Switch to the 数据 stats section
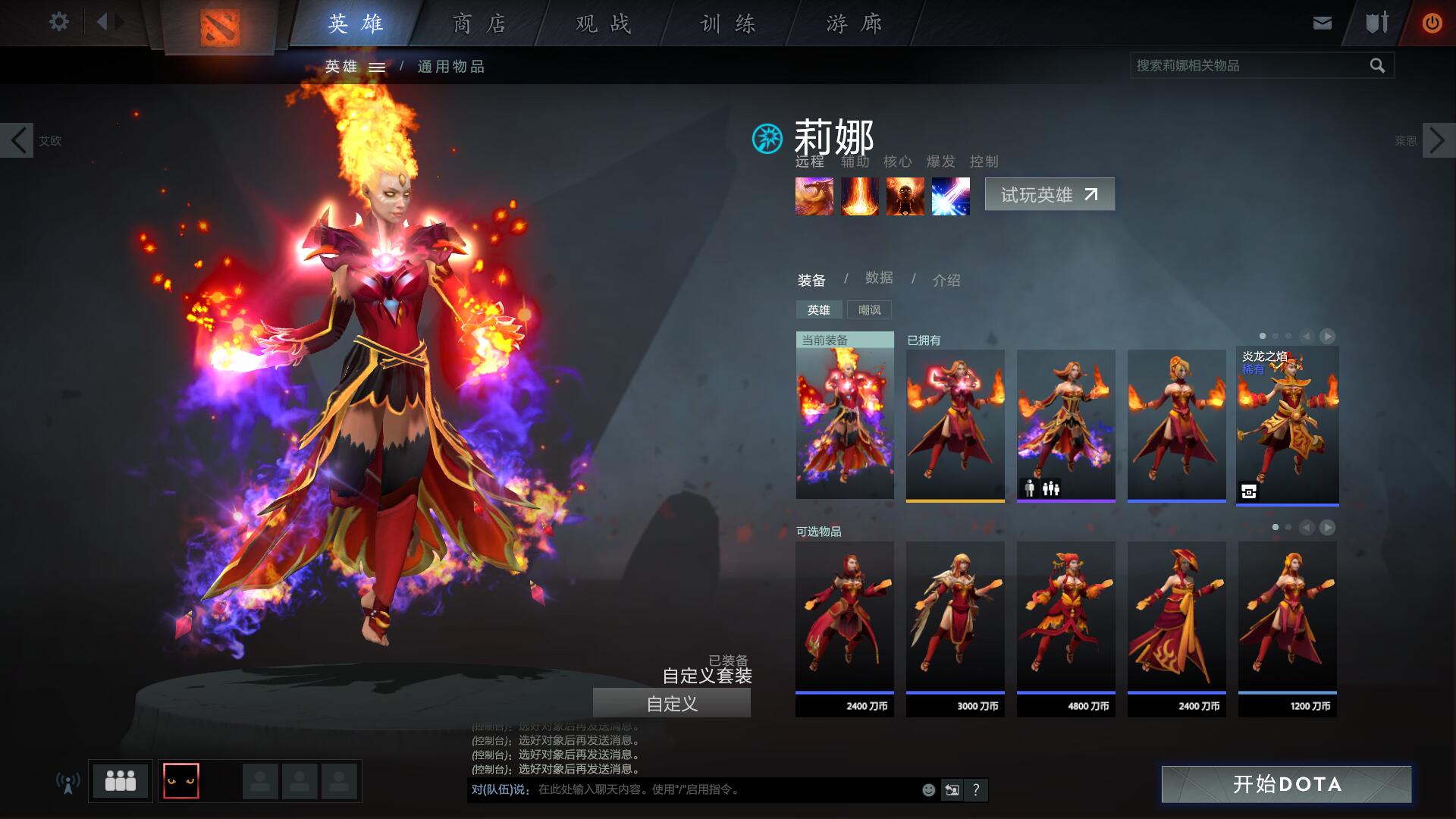The image size is (1456, 819). click(879, 278)
